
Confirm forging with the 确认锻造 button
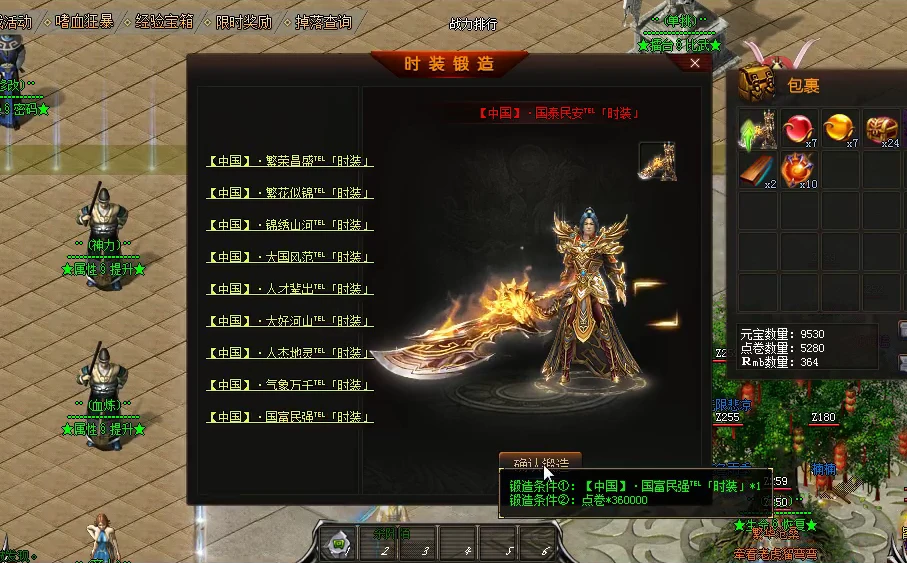(540, 462)
